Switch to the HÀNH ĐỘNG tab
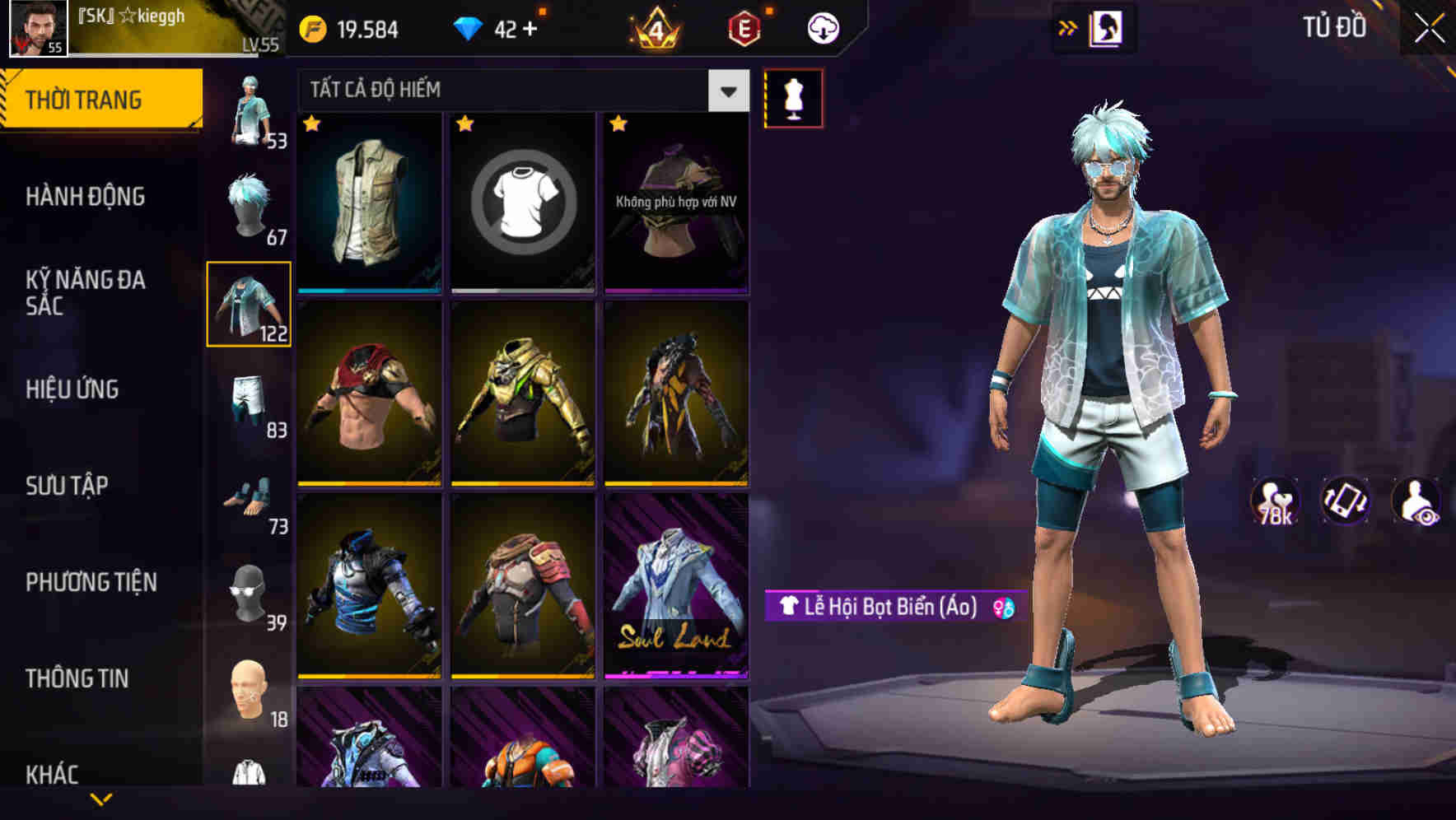This screenshot has width=1456, height=820. pyautogui.click(x=86, y=197)
